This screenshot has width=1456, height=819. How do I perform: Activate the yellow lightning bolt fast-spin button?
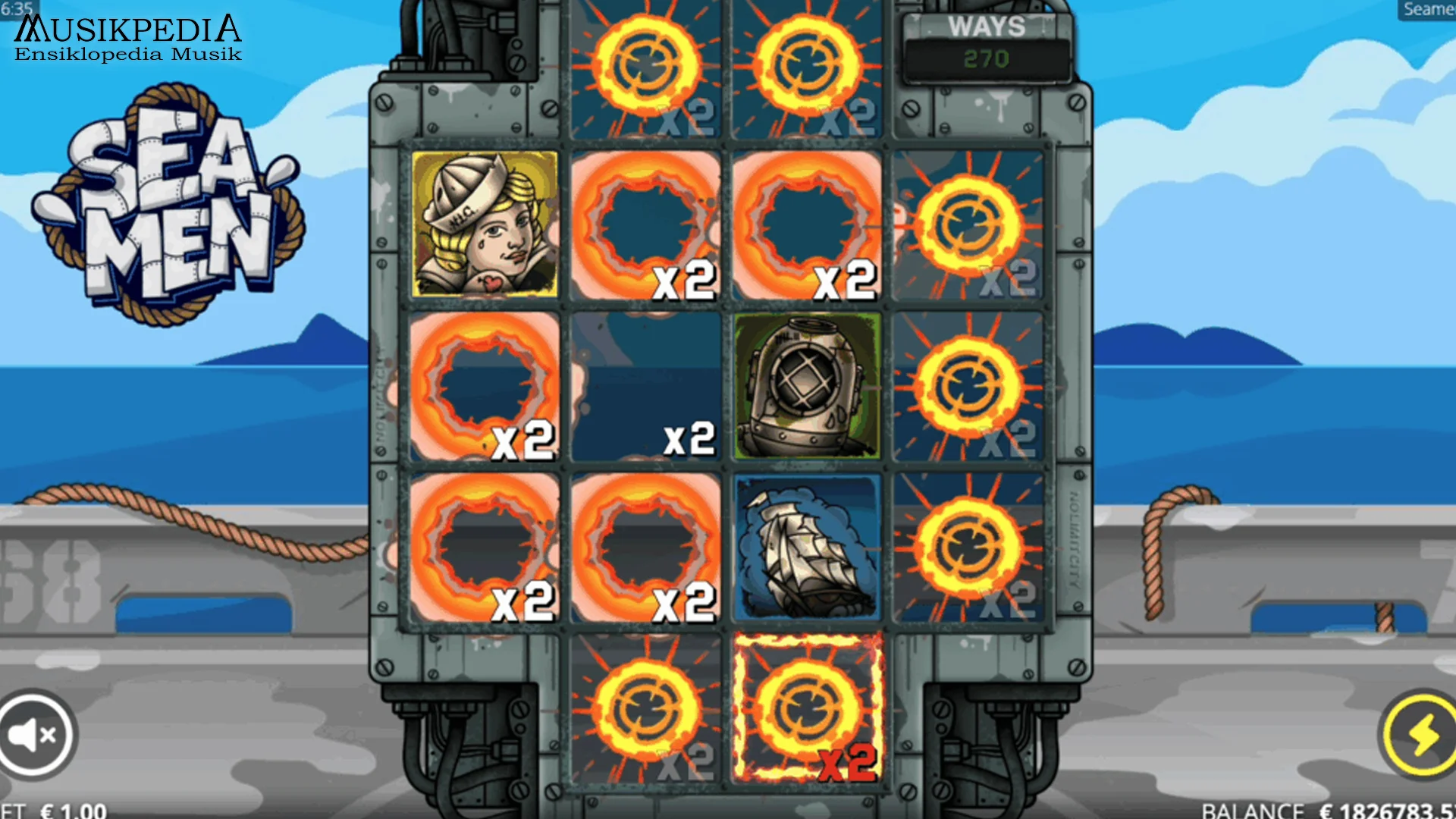click(1421, 734)
